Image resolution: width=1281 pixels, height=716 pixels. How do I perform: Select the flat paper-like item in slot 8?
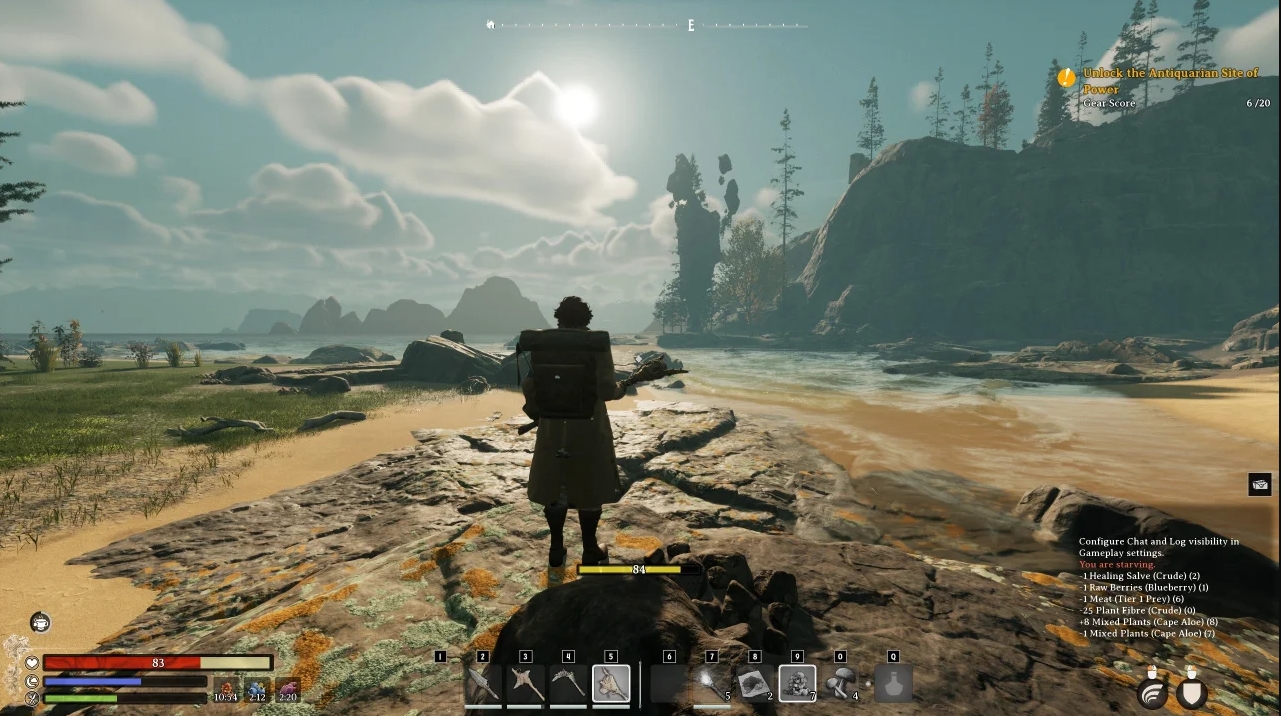click(x=755, y=684)
